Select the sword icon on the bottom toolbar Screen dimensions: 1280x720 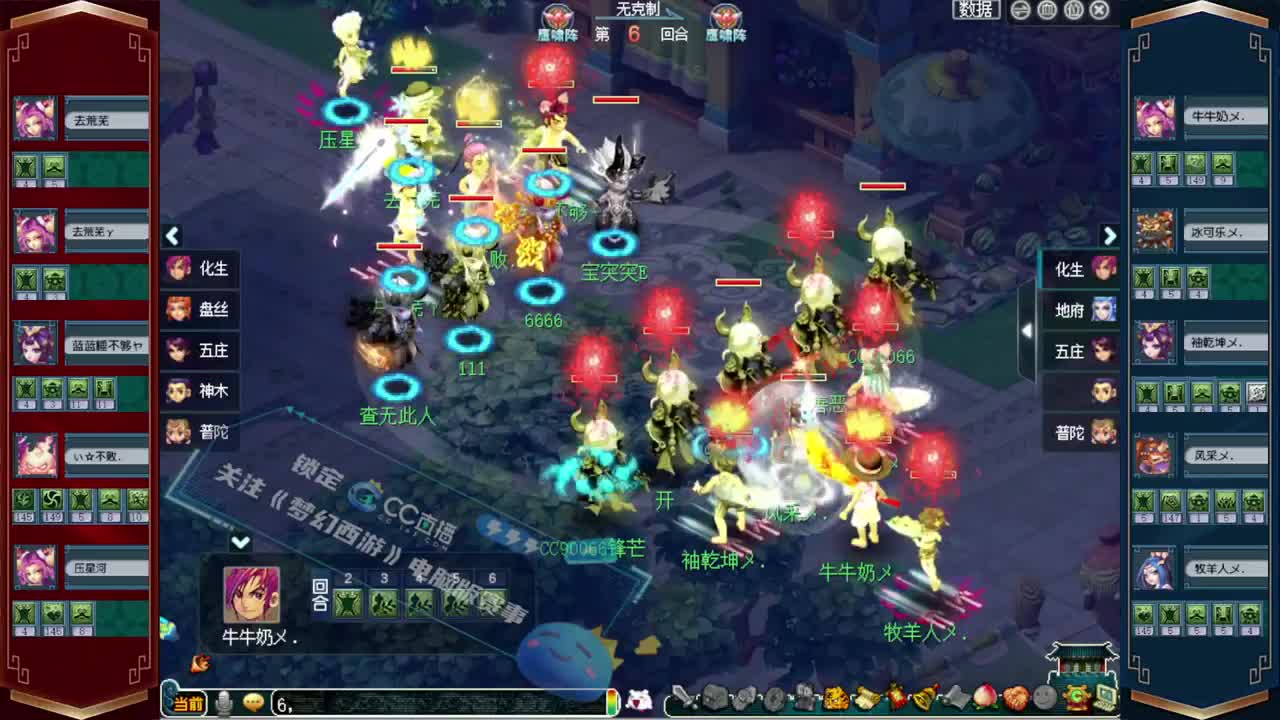coord(683,700)
